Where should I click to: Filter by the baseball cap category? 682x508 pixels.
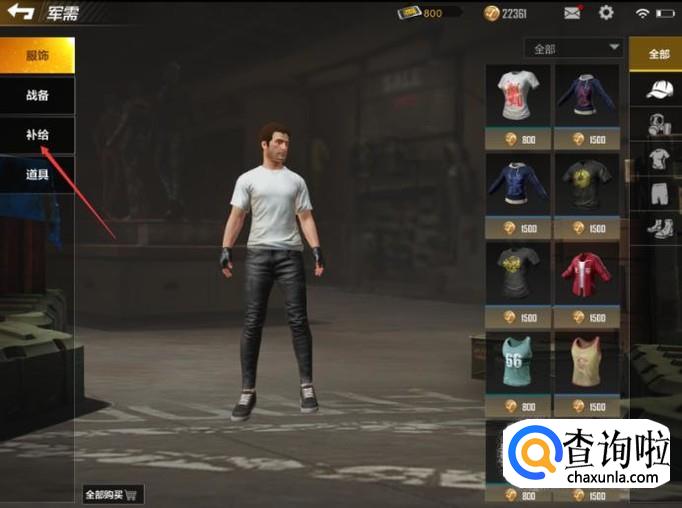click(658, 90)
